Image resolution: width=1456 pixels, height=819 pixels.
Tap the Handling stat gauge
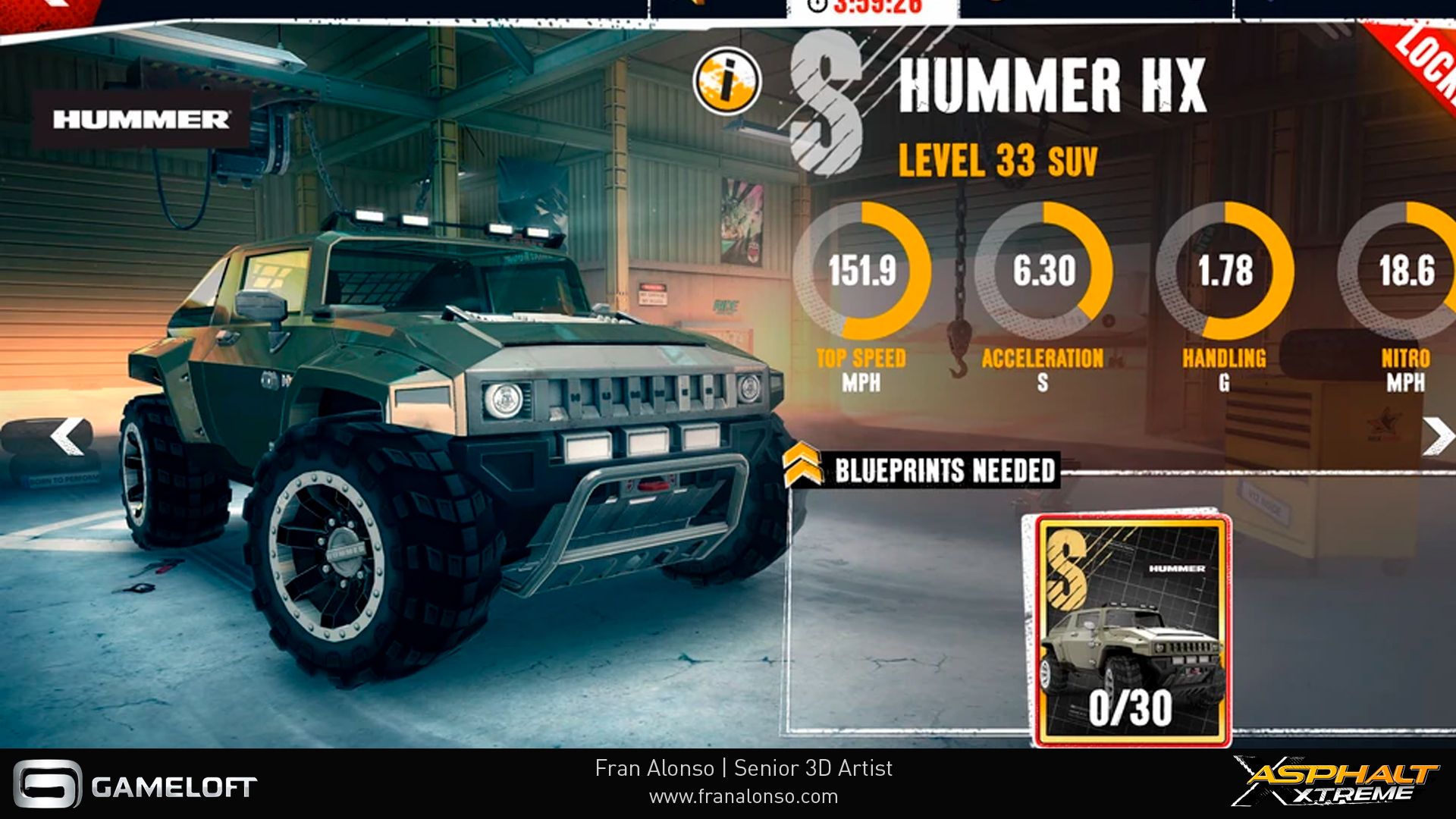tap(1225, 271)
